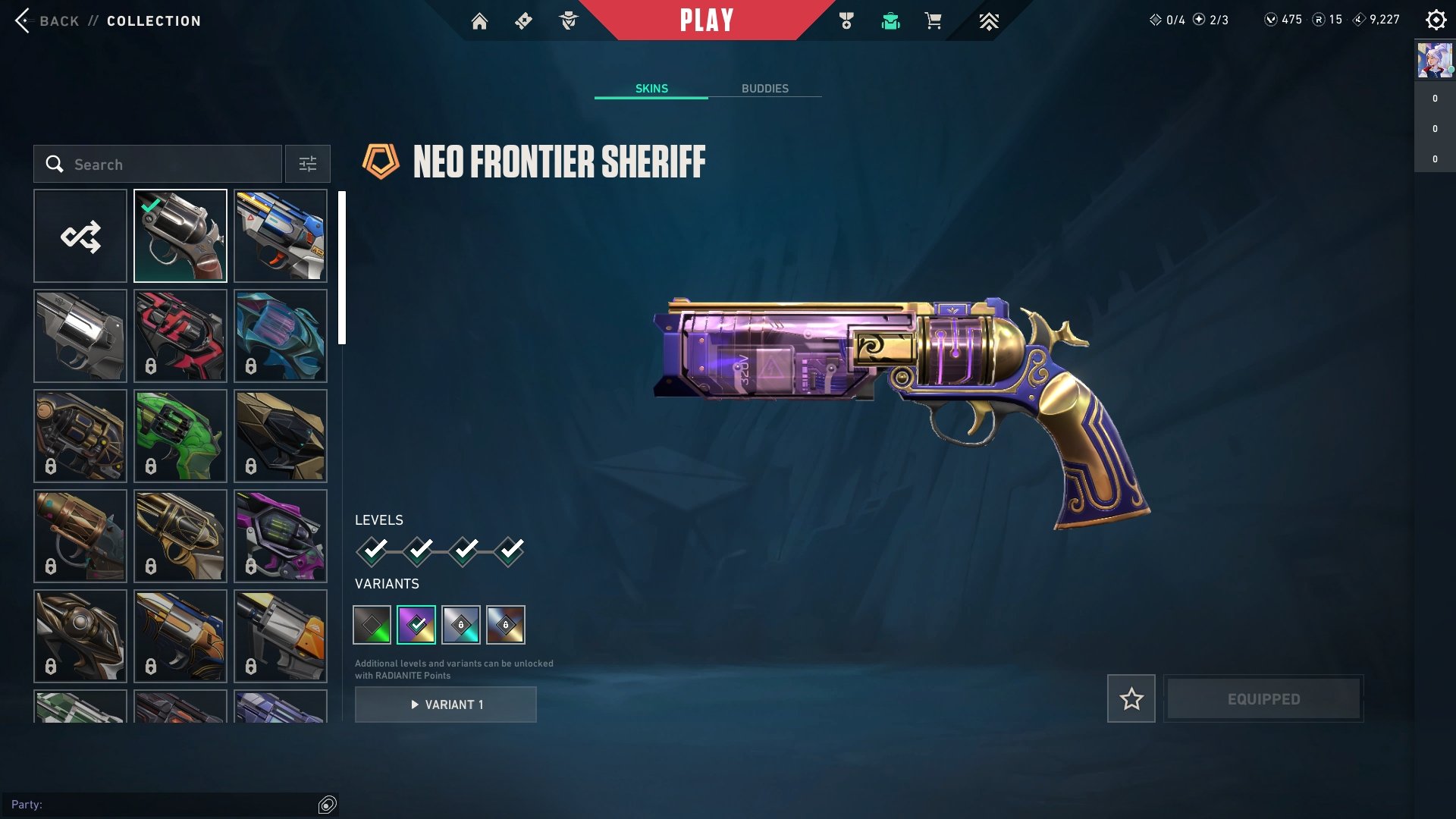Click the Collection backpack icon
The image size is (1456, 819).
pyautogui.click(x=892, y=21)
